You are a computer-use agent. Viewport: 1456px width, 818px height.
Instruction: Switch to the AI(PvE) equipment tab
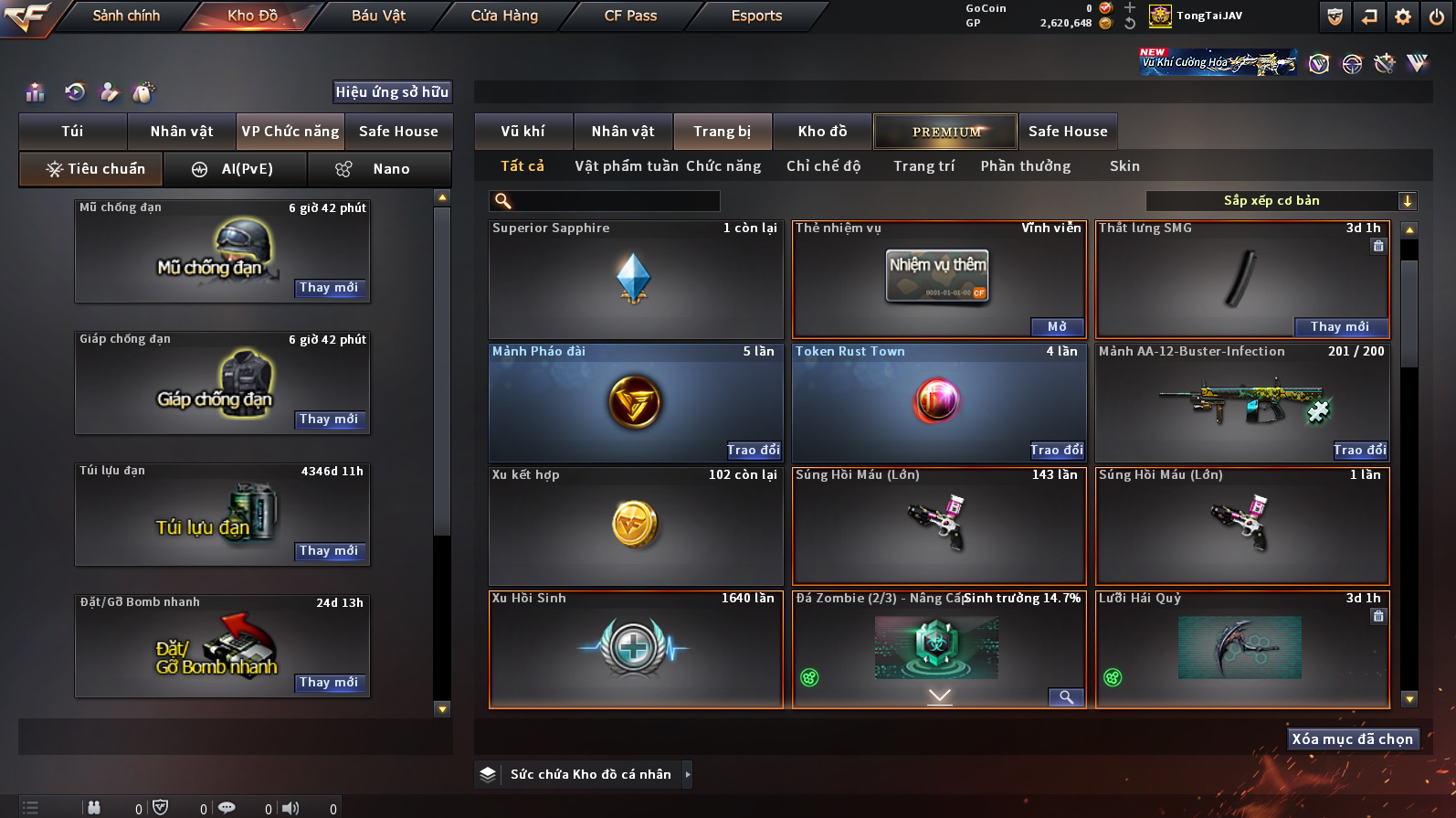tap(235, 169)
